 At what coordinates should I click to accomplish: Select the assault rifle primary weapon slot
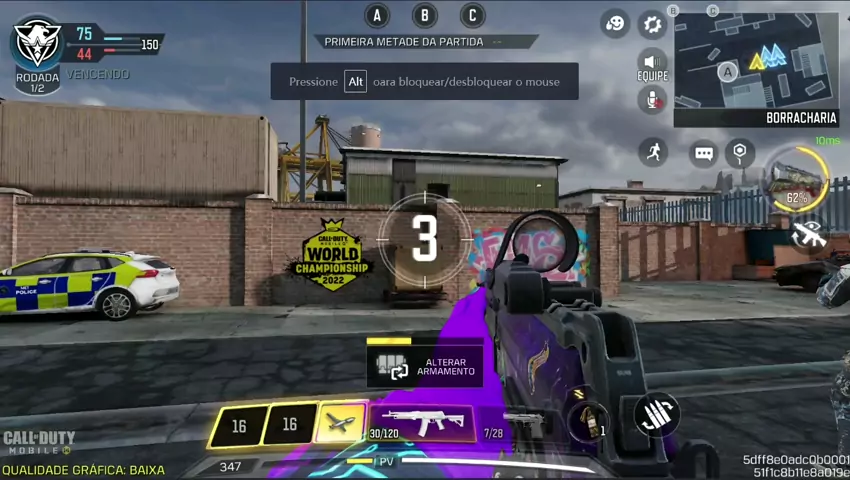[421, 423]
